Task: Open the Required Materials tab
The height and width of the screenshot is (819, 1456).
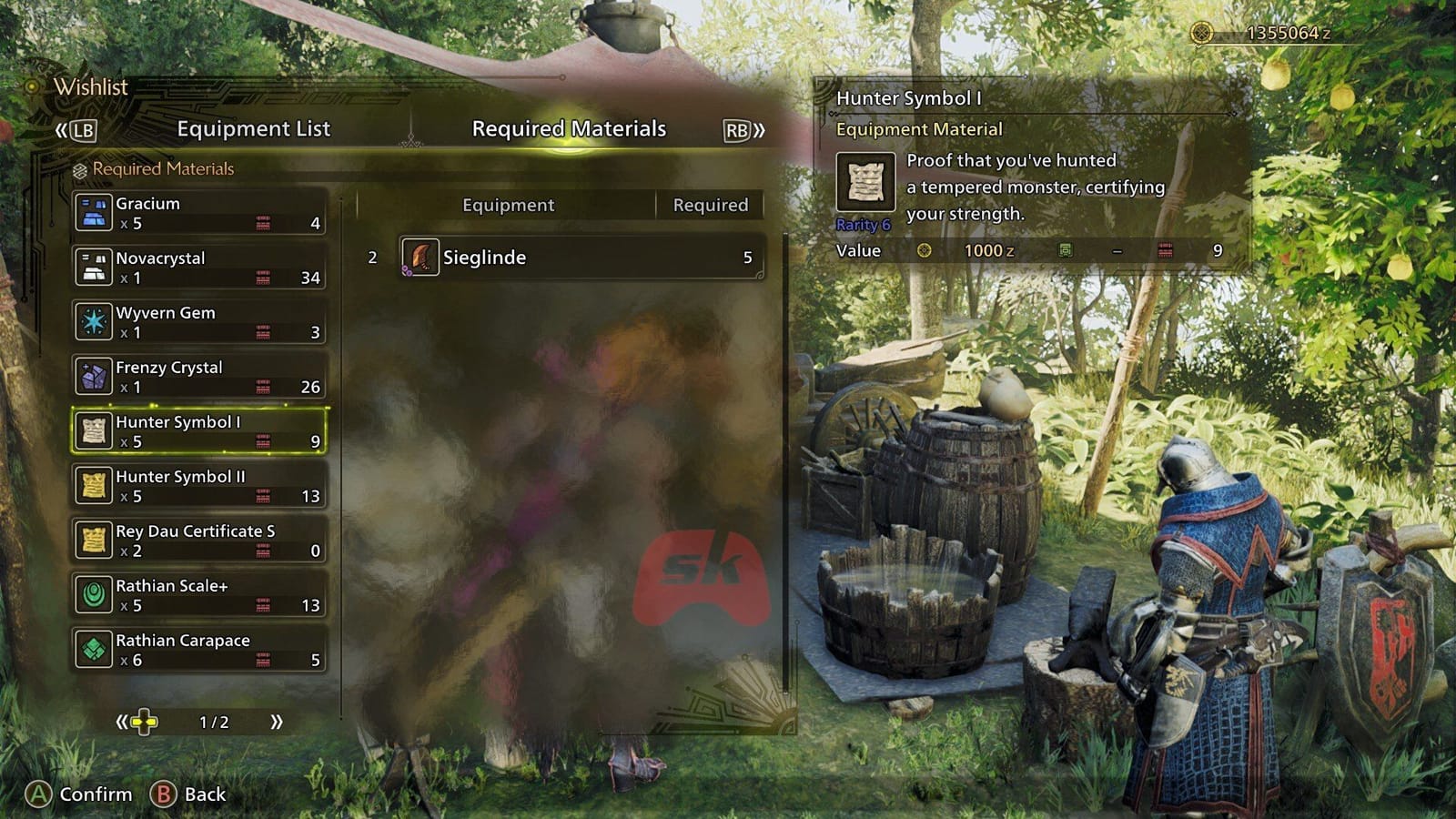Action: 568,129
